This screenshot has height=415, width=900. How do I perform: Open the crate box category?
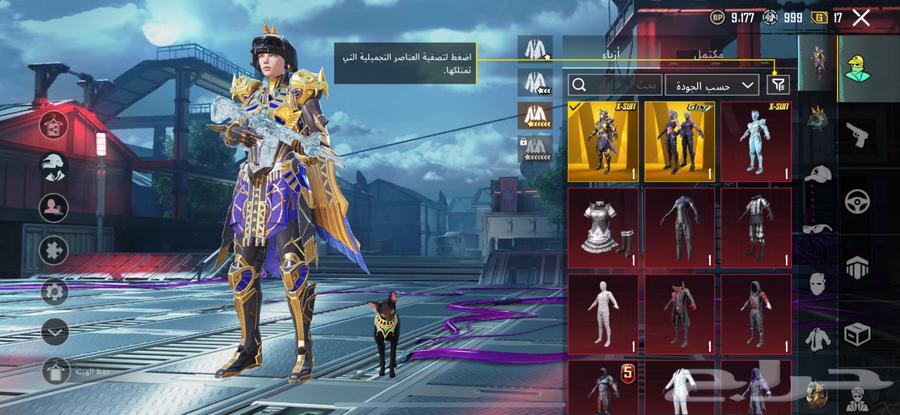[x=857, y=333]
